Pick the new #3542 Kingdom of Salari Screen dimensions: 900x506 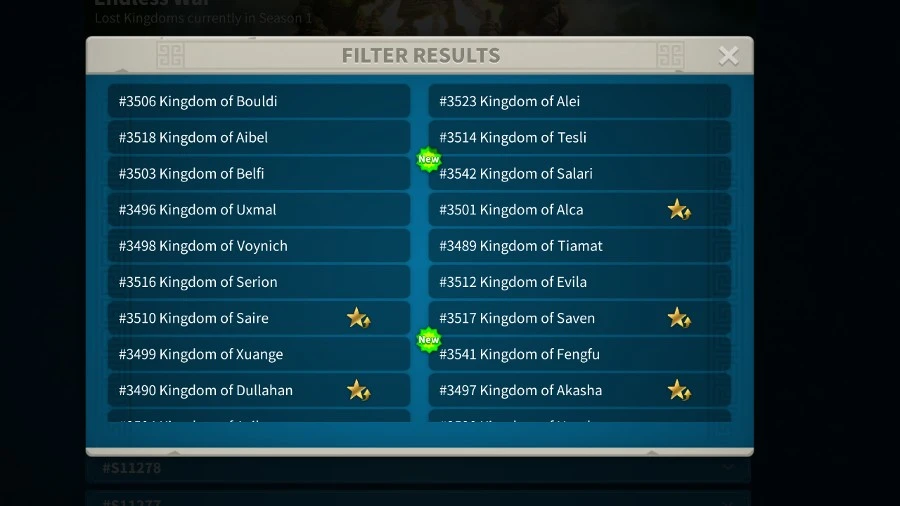point(580,173)
